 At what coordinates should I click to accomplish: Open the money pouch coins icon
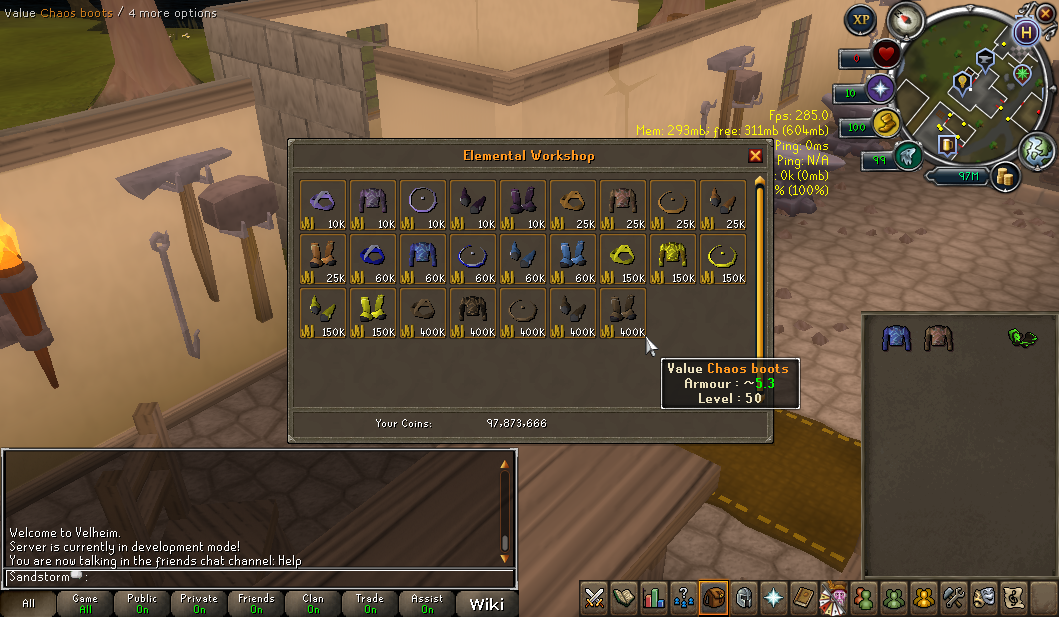coord(1005,177)
